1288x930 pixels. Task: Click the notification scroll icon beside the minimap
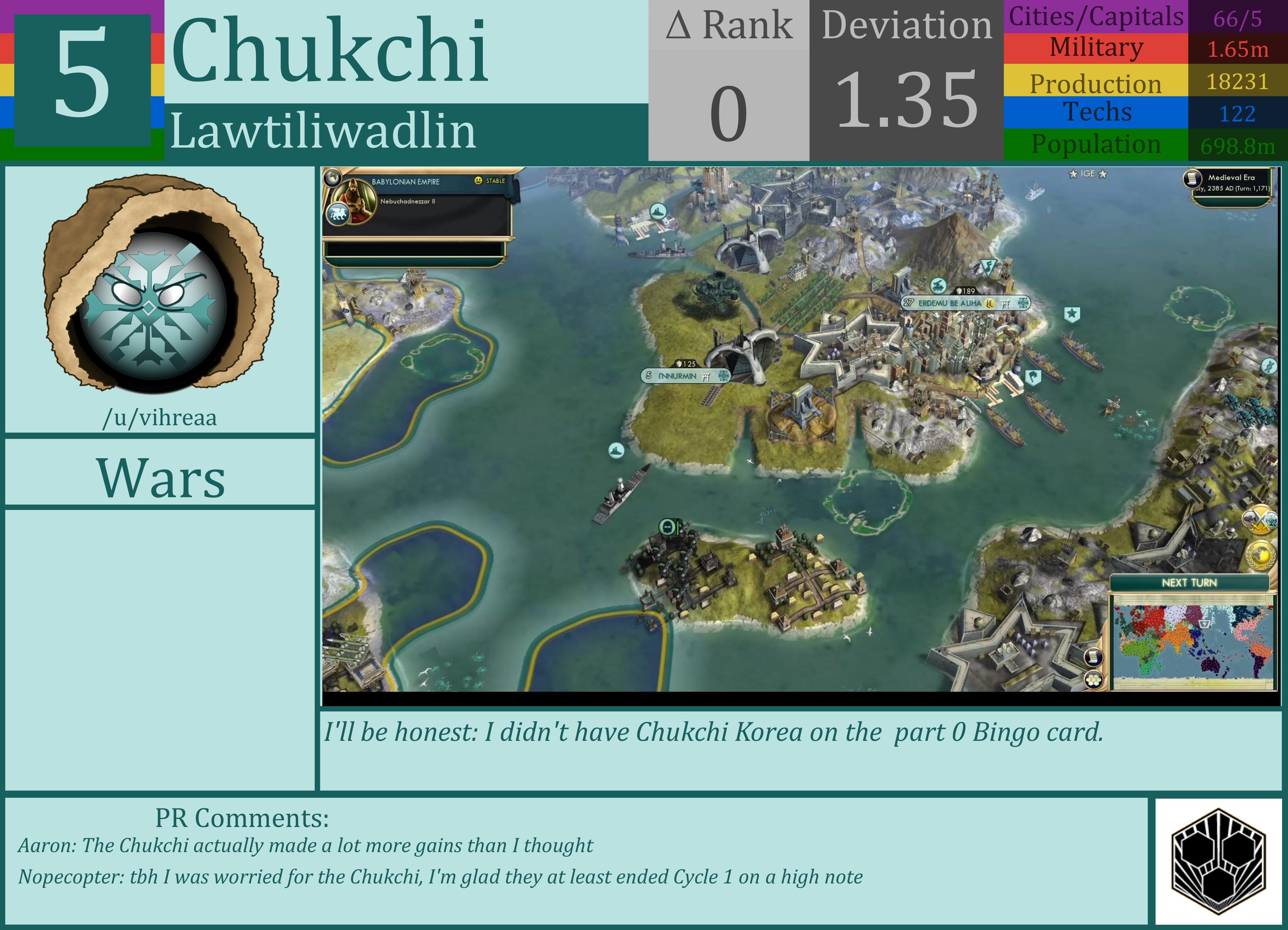pos(1093,657)
